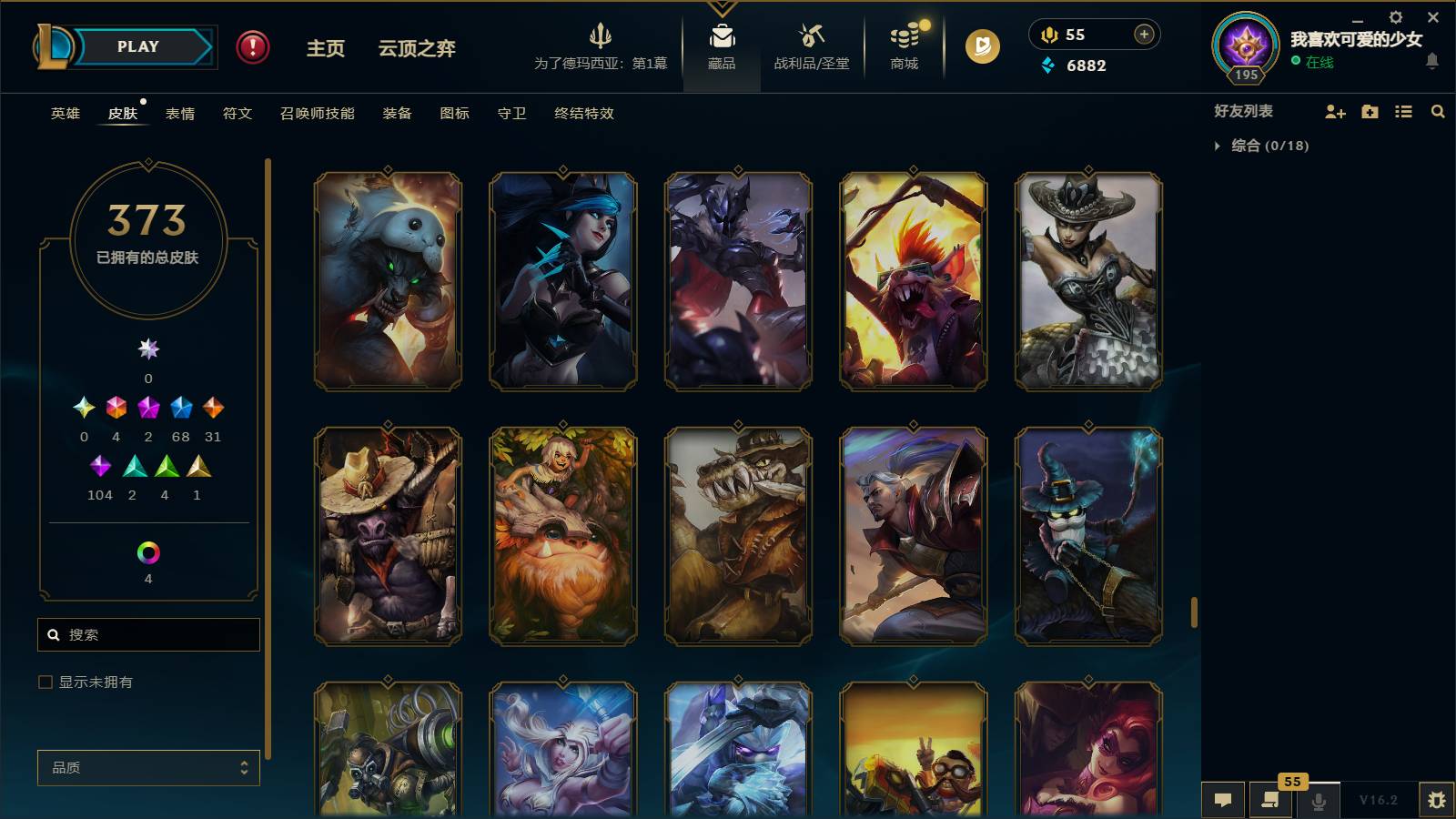Viewport: 1456px width, 819px height.
Task: Switch to the 云顶之弈 tab
Action: [414, 50]
